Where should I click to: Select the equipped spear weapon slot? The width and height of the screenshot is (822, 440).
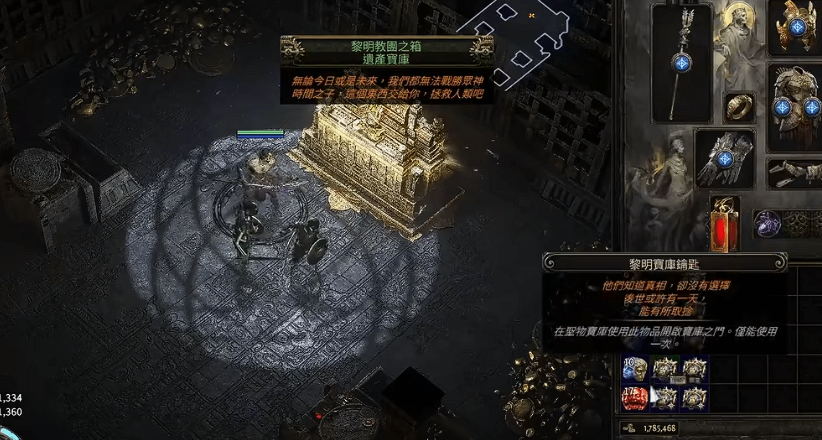[681, 63]
